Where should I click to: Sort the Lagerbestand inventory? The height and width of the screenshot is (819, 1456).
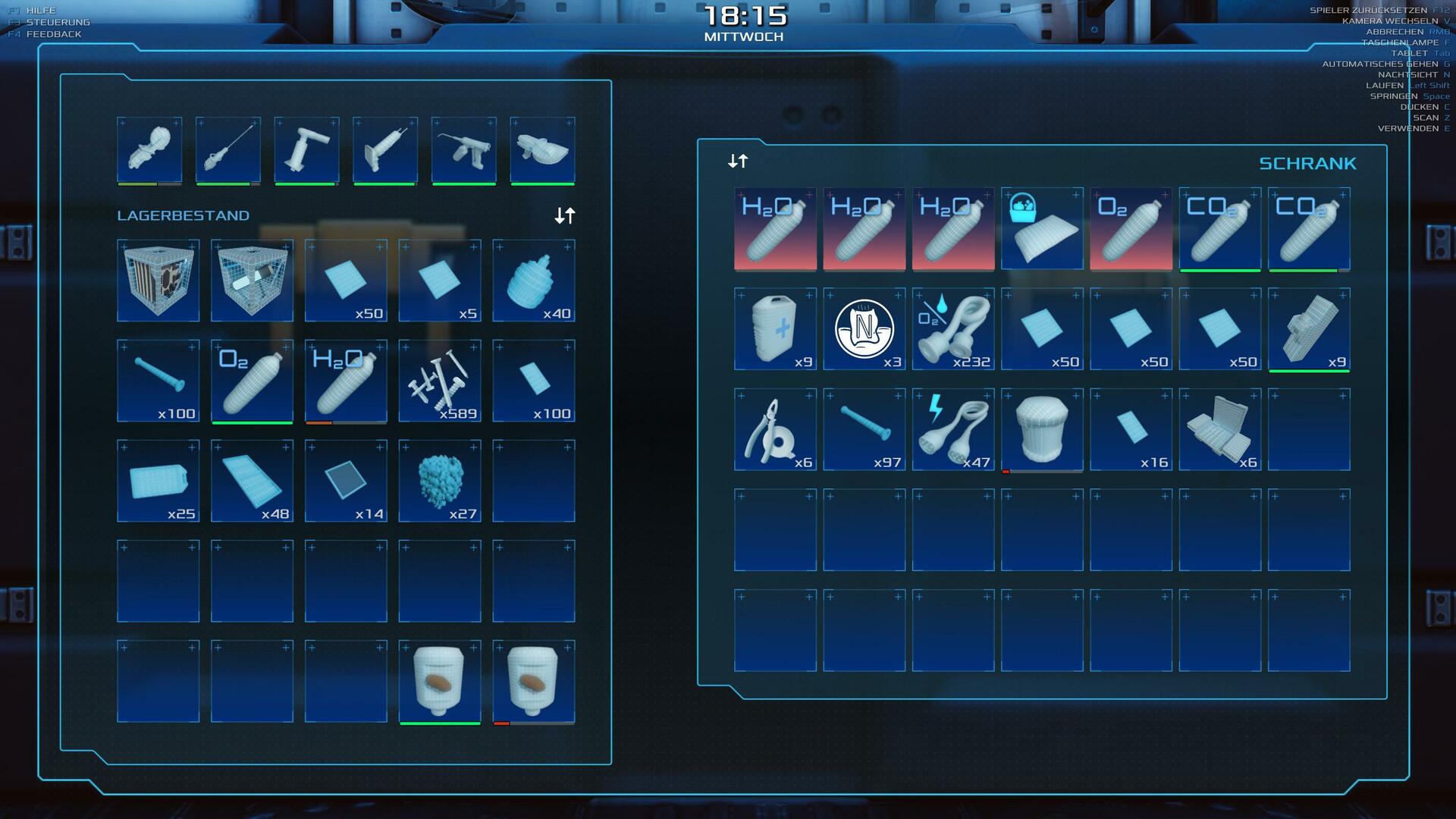[565, 216]
